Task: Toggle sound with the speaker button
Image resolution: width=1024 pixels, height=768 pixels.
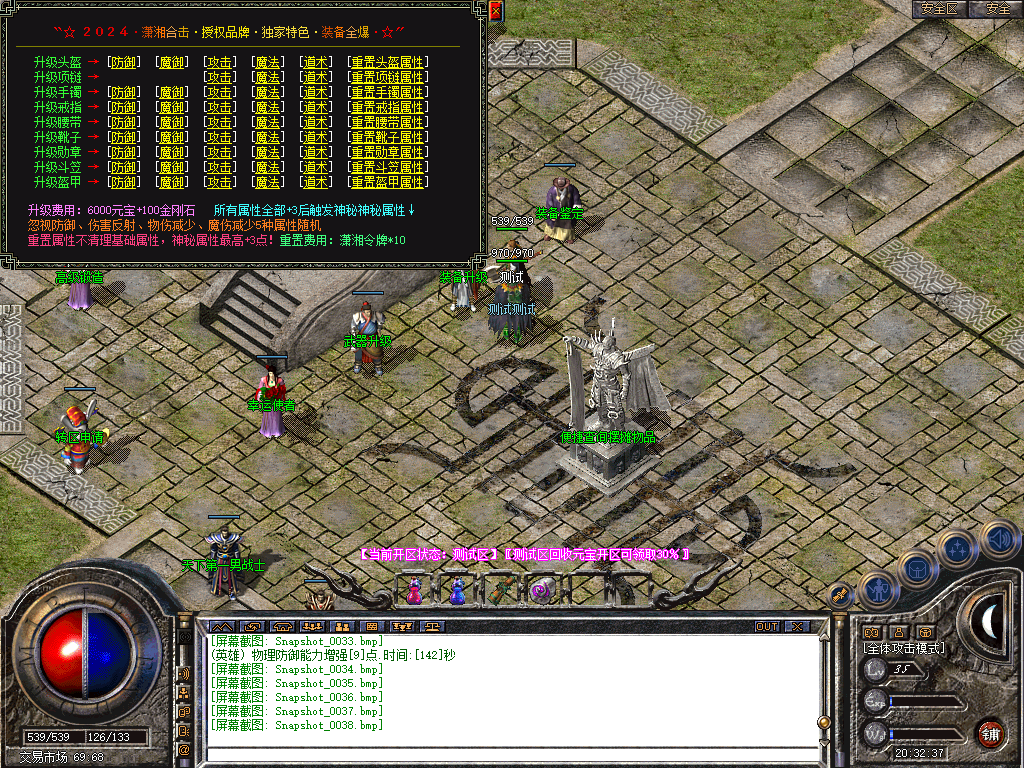Action: pyautogui.click(x=998, y=540)
